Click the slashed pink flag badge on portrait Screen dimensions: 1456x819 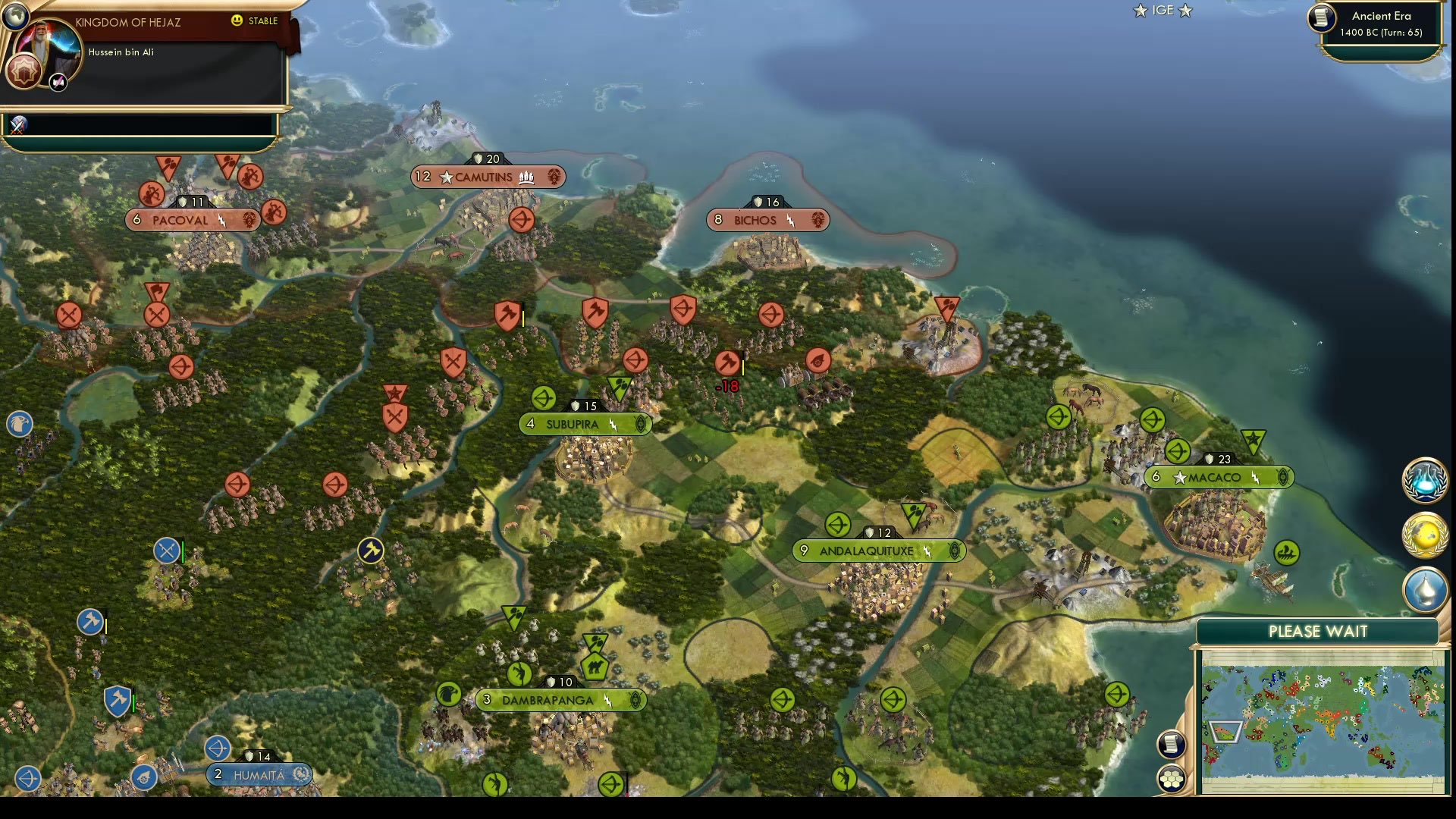pyautogui.click(x=58, y=81)
